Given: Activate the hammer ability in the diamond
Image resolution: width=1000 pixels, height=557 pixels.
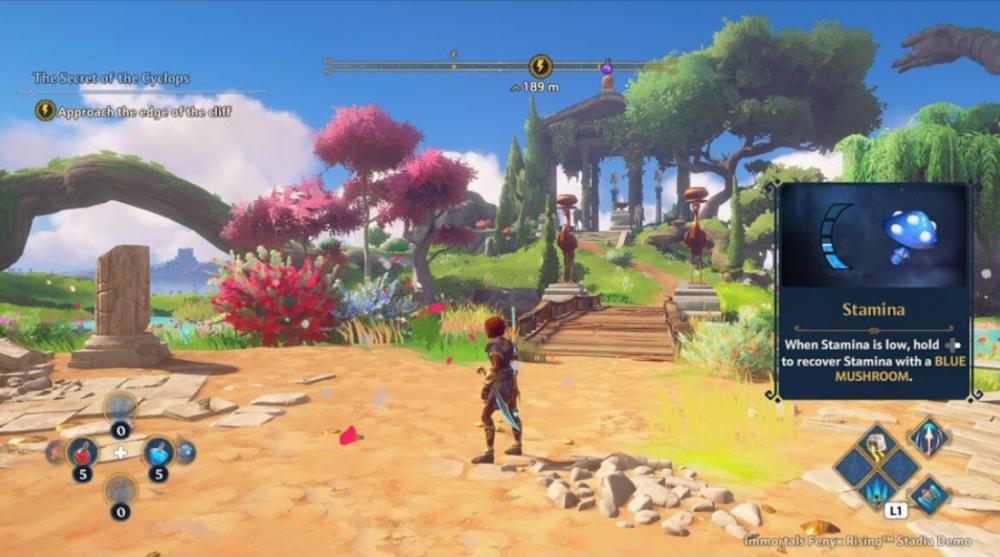Looking at the screenshot, I should tap(876, 442).
